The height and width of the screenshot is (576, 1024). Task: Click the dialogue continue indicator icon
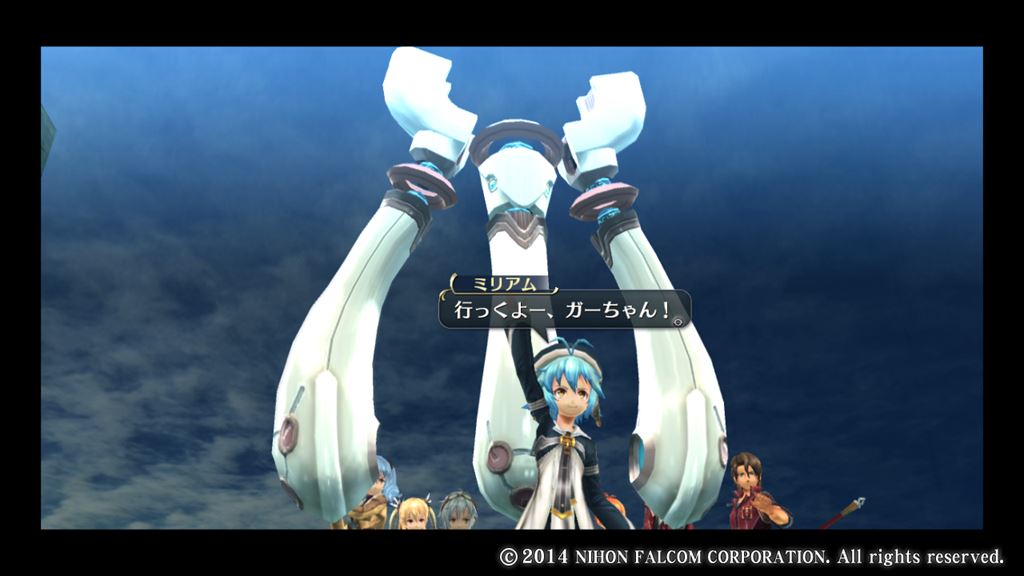(679, 321)
